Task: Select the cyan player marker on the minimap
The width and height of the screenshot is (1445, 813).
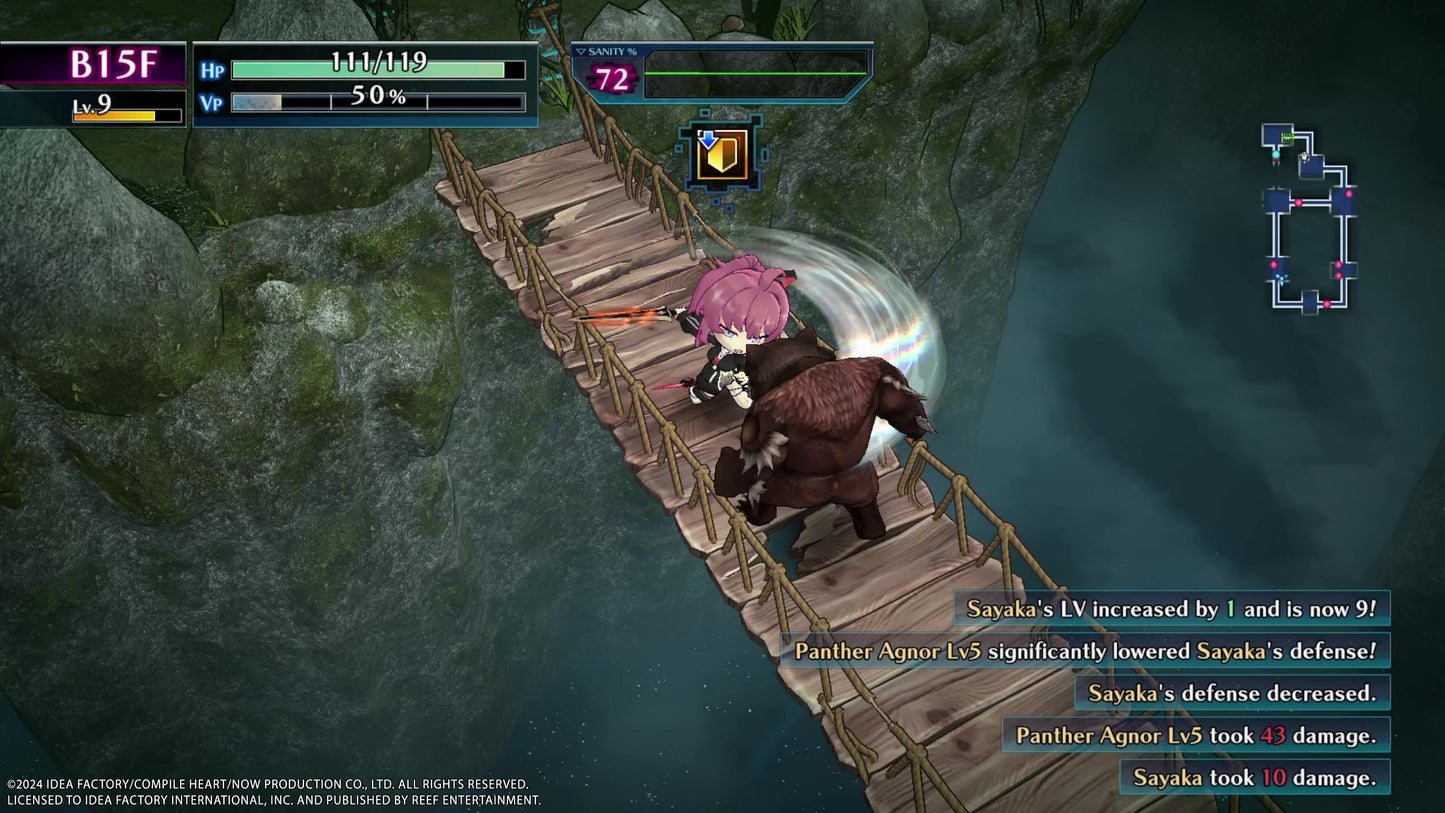Action: point(1276,156)
